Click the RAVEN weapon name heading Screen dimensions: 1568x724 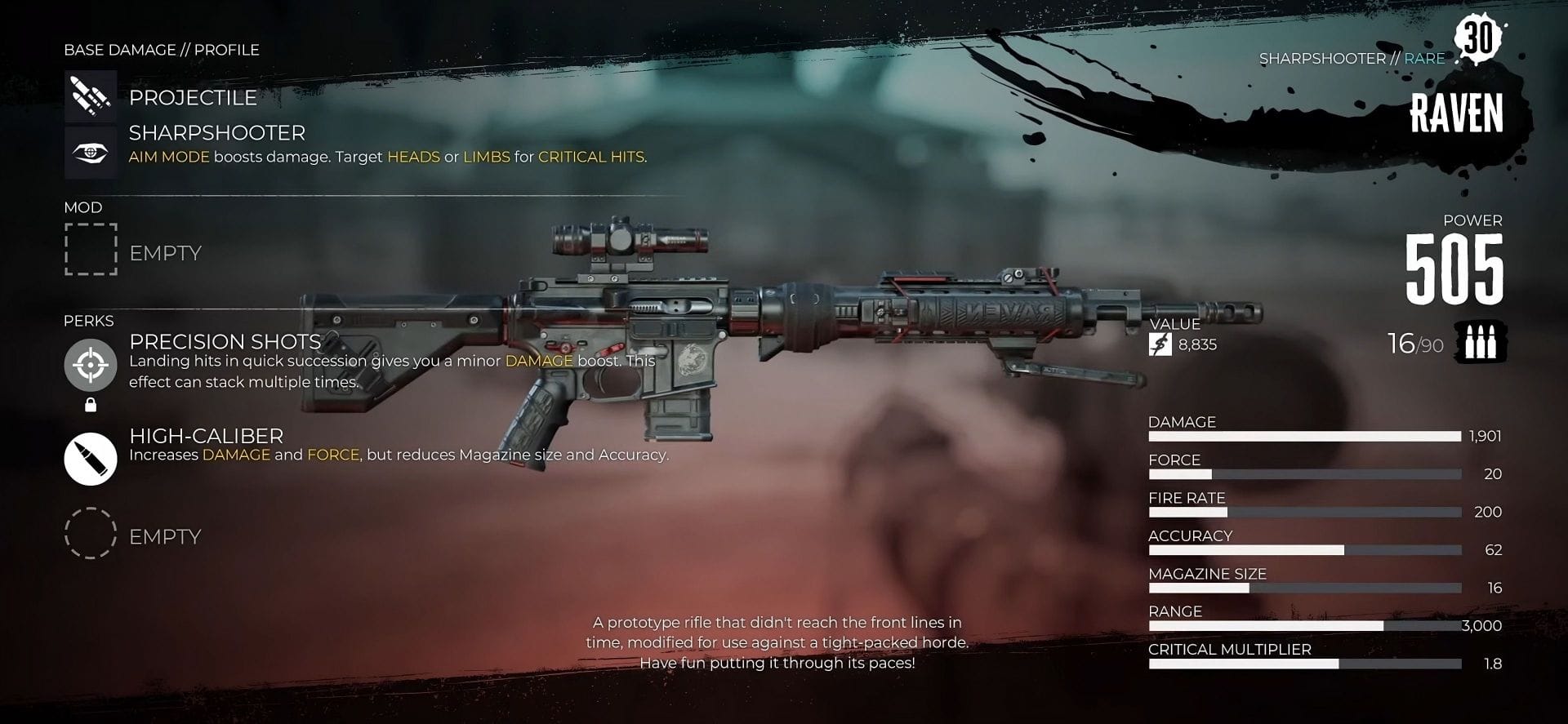pos(1458,113)
